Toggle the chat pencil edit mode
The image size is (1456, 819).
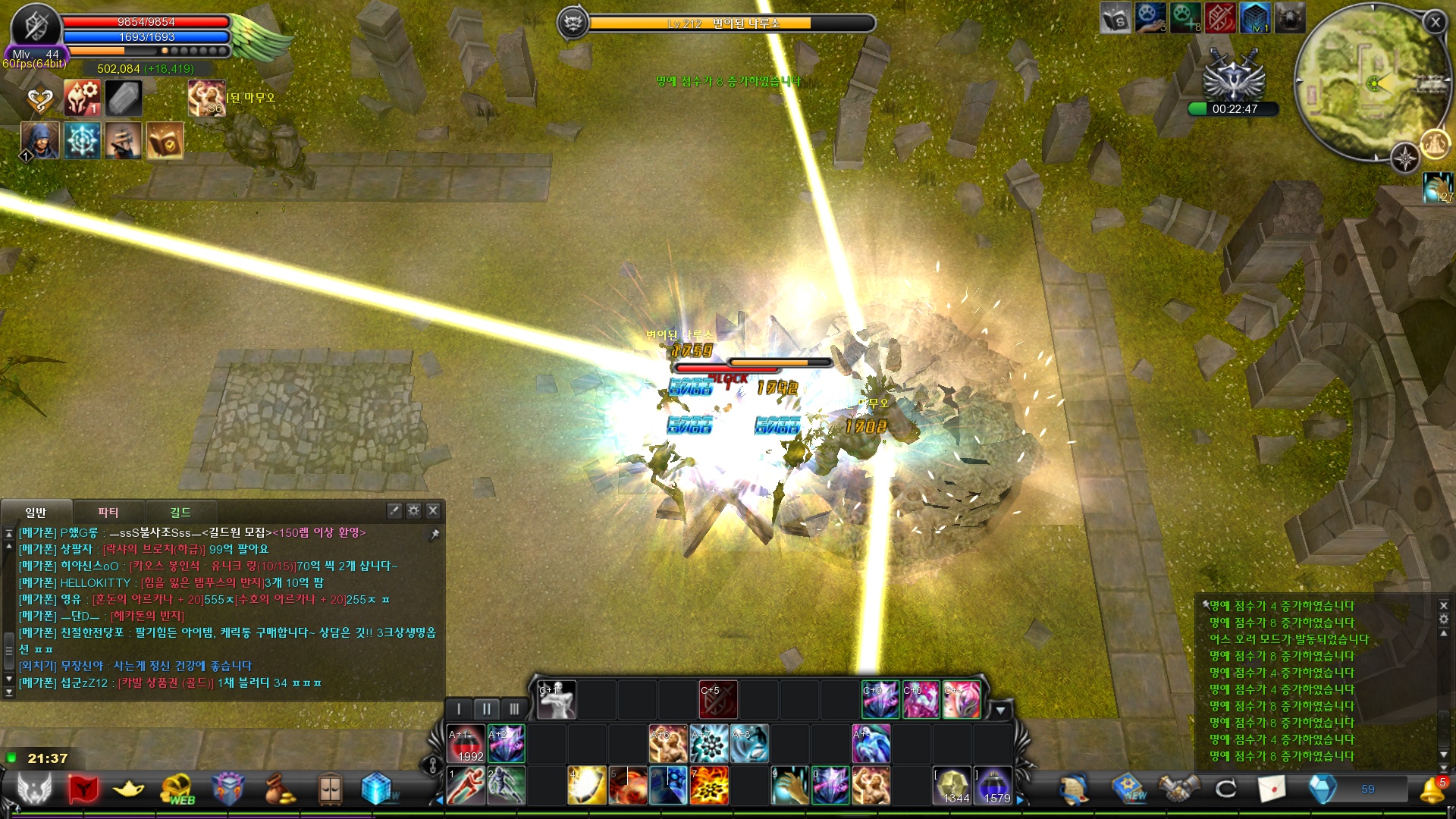[393, 510]
